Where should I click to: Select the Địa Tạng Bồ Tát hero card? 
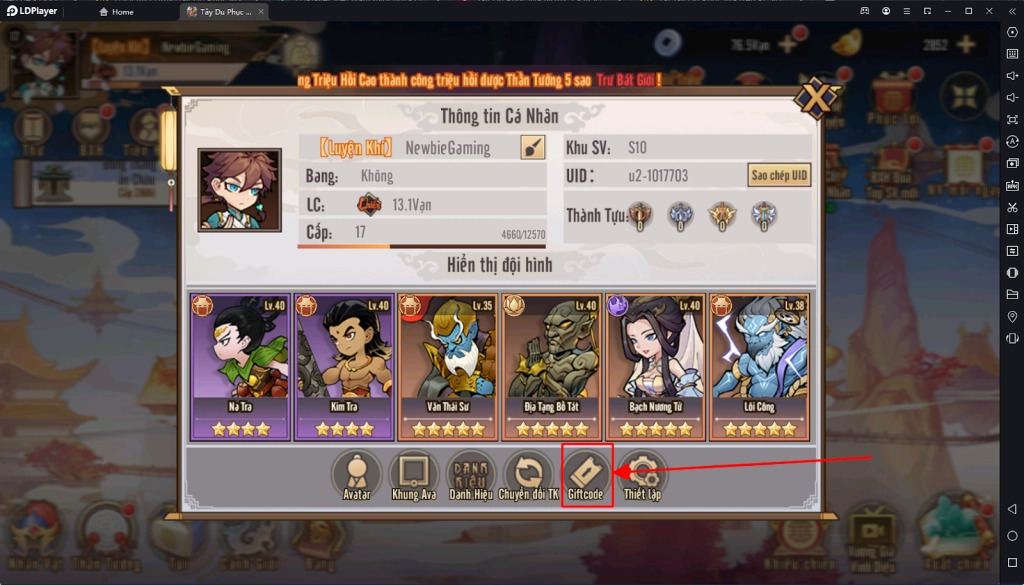click(x=552, y=366)
